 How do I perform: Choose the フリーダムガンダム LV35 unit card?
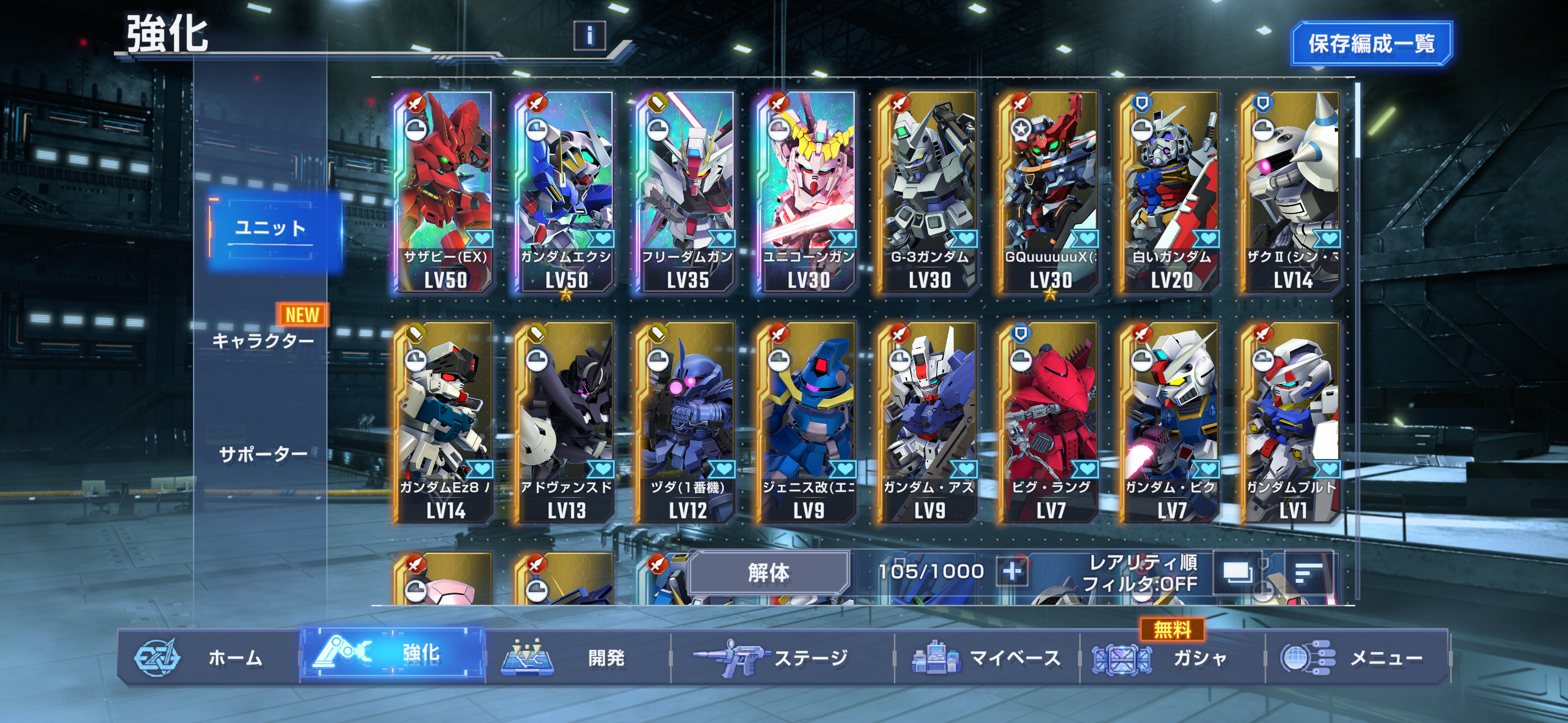tap(687, 192)
